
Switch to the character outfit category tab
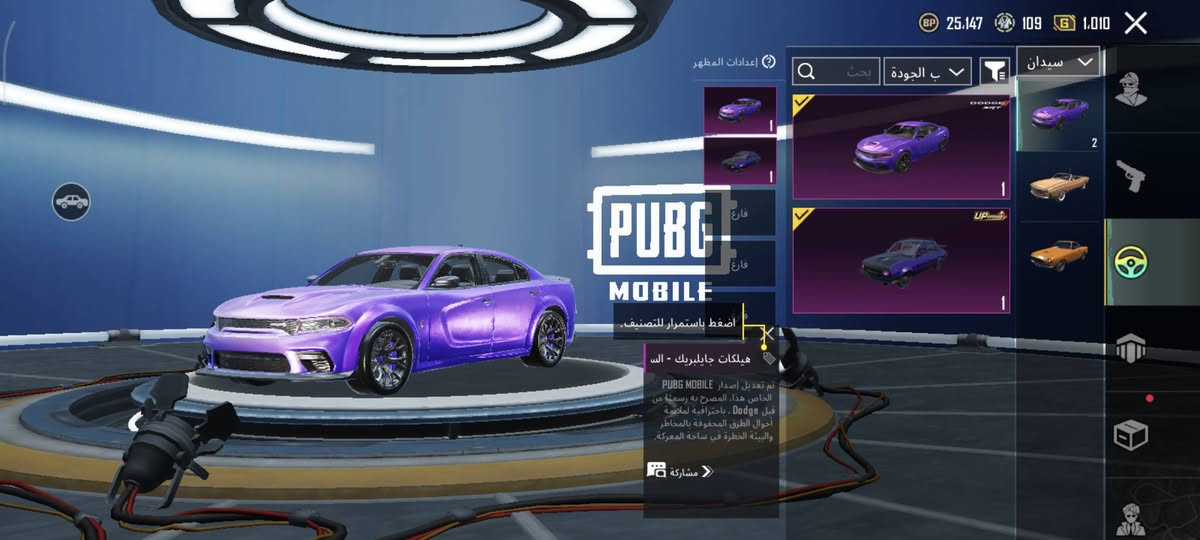click(x=1130, y=96)
